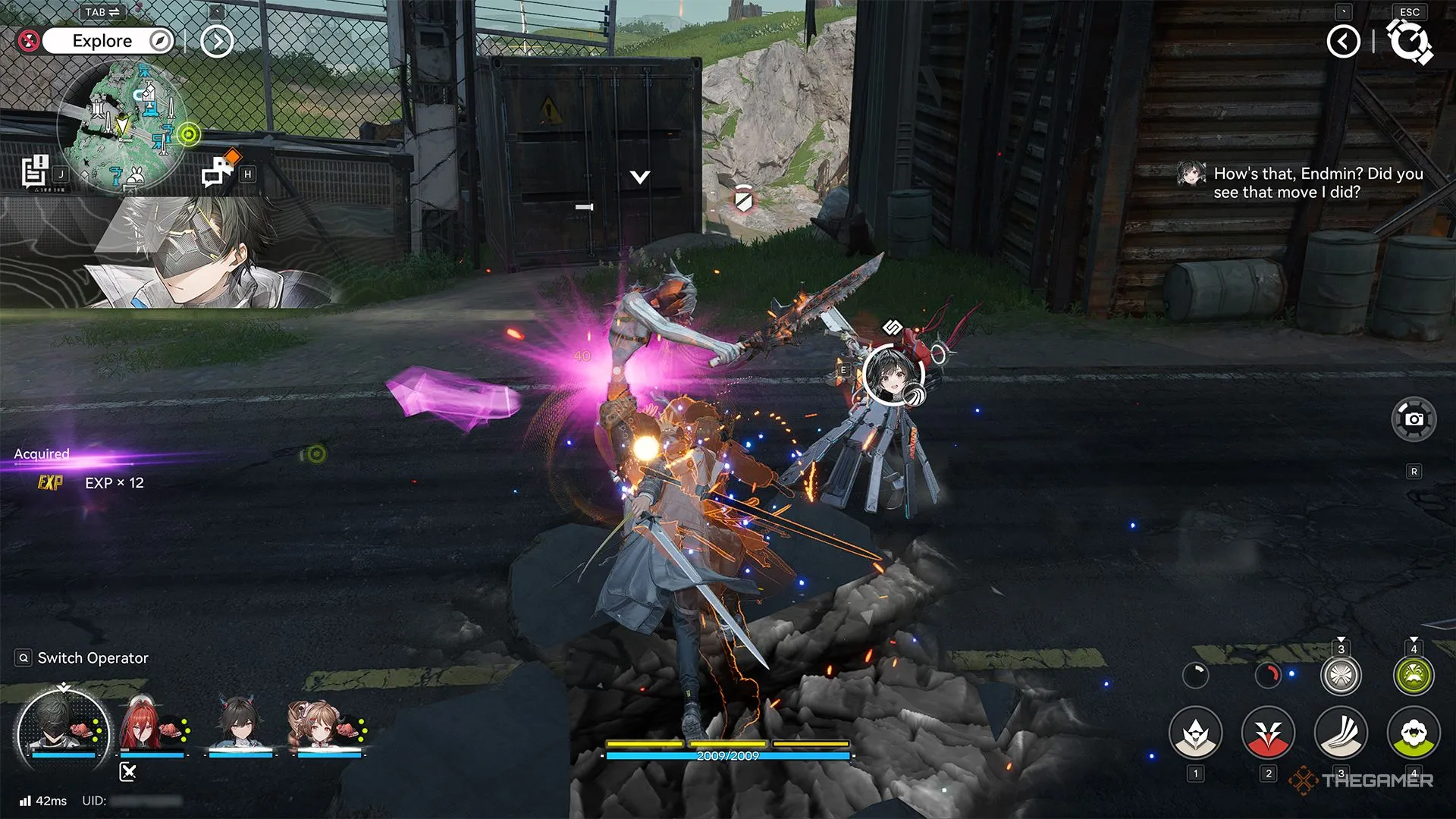Activate the red V-shaped skill
This screenshot has height=819, width=1456.
[1268, 733]
